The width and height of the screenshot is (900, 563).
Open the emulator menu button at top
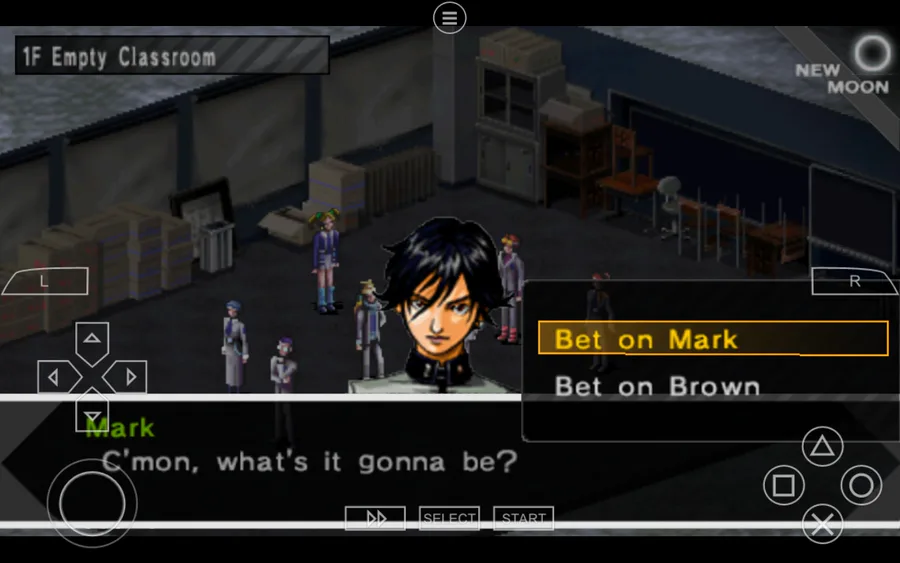[x=449, y=17]
